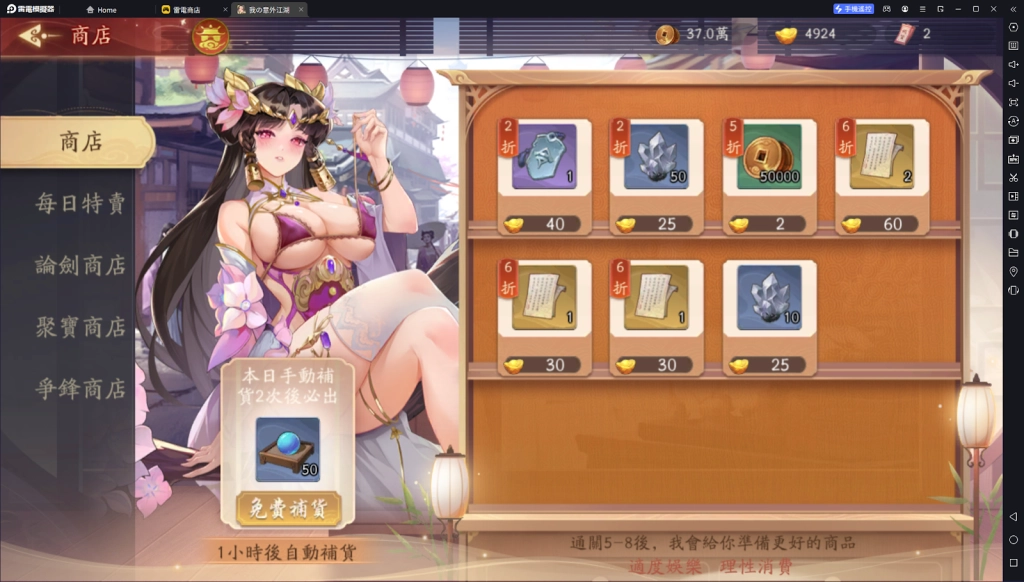The width and height of the screenshot is (1024, 582).
Task: Buy the jade token item for 40 gold
Action: 545,177
